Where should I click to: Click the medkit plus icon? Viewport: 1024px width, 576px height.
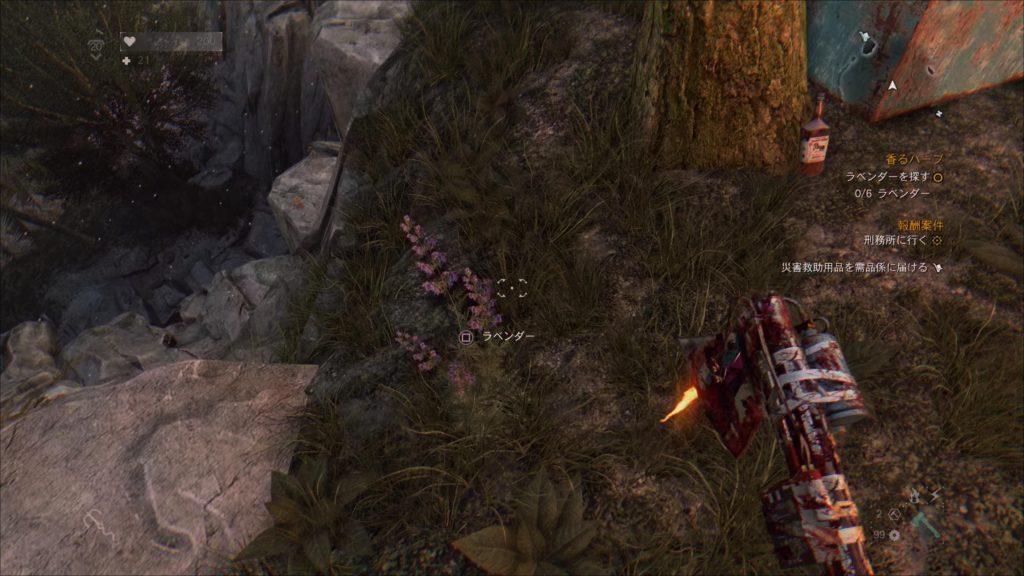point(125,60)
